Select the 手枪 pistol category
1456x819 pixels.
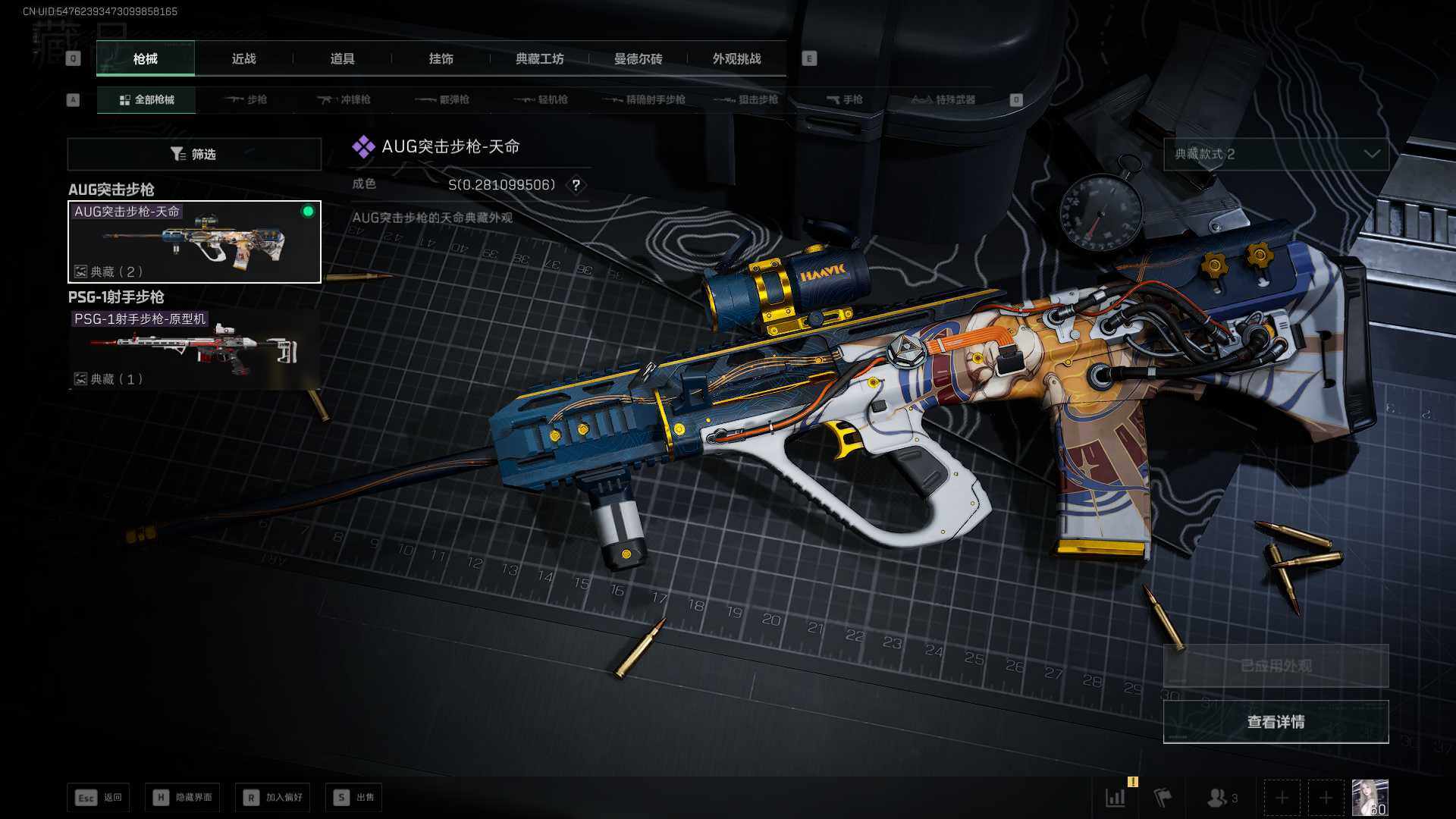(844, 99)
